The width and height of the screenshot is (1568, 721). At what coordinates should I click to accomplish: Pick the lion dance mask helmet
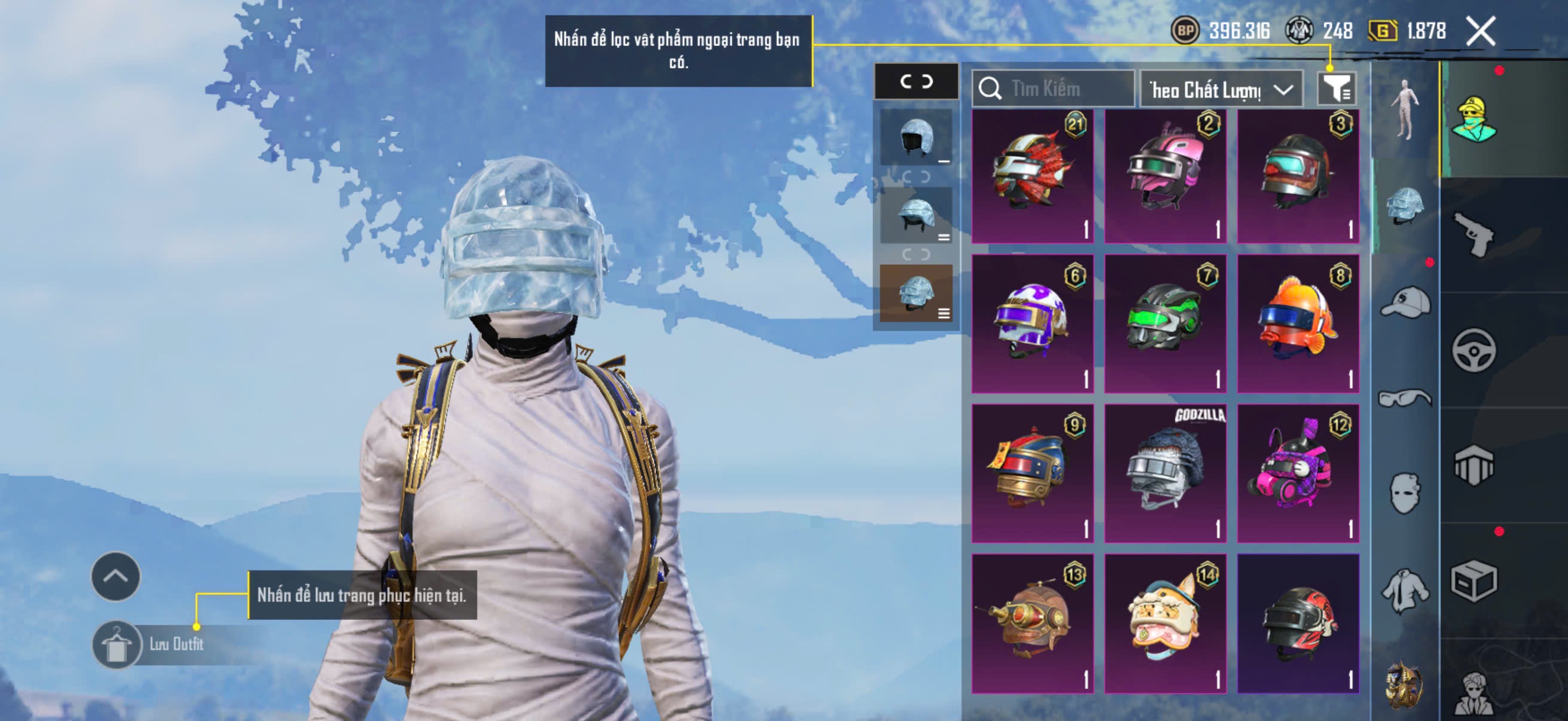pyautogui.click(x=1165, y=623)
